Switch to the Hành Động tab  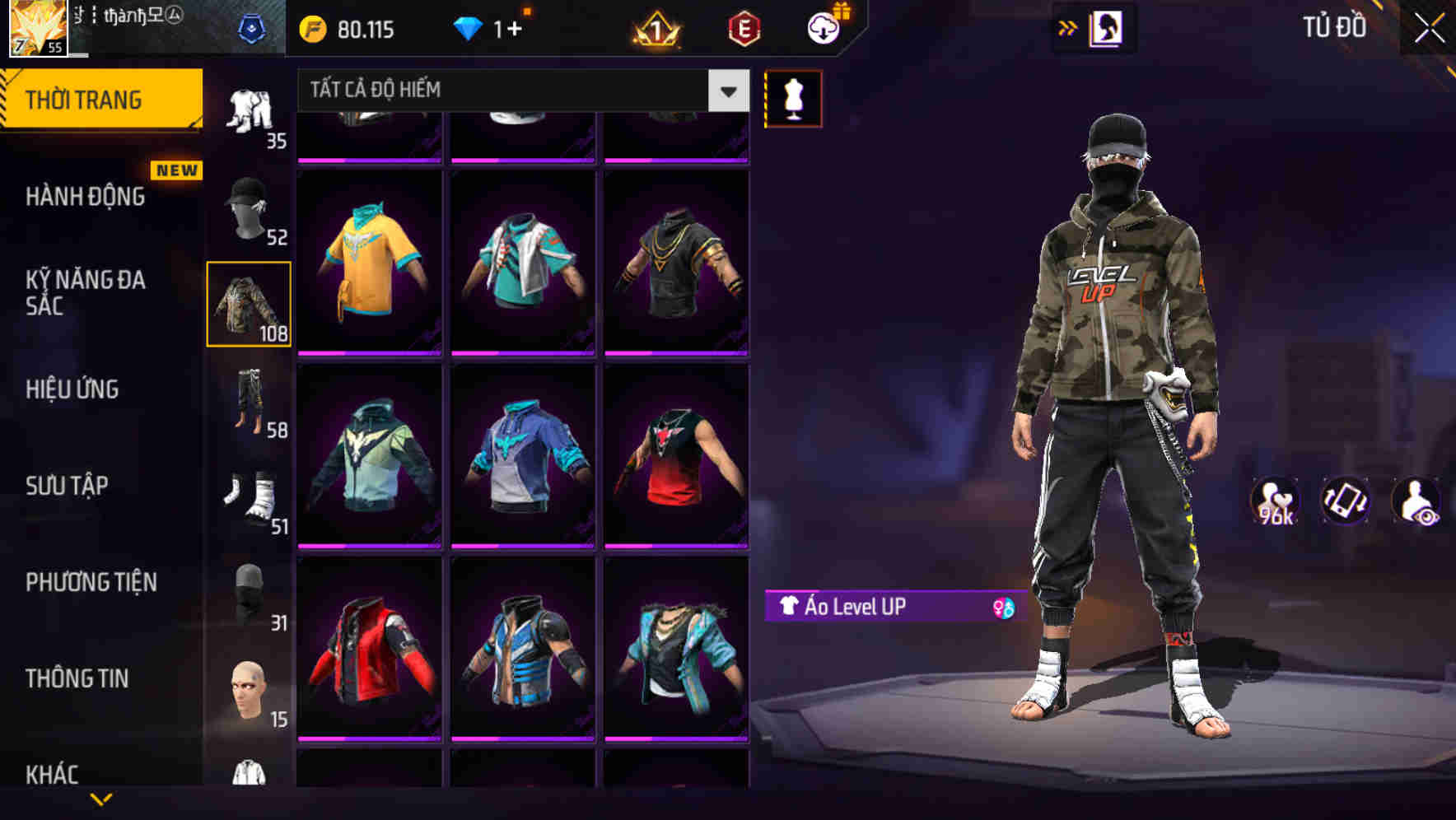86,197
